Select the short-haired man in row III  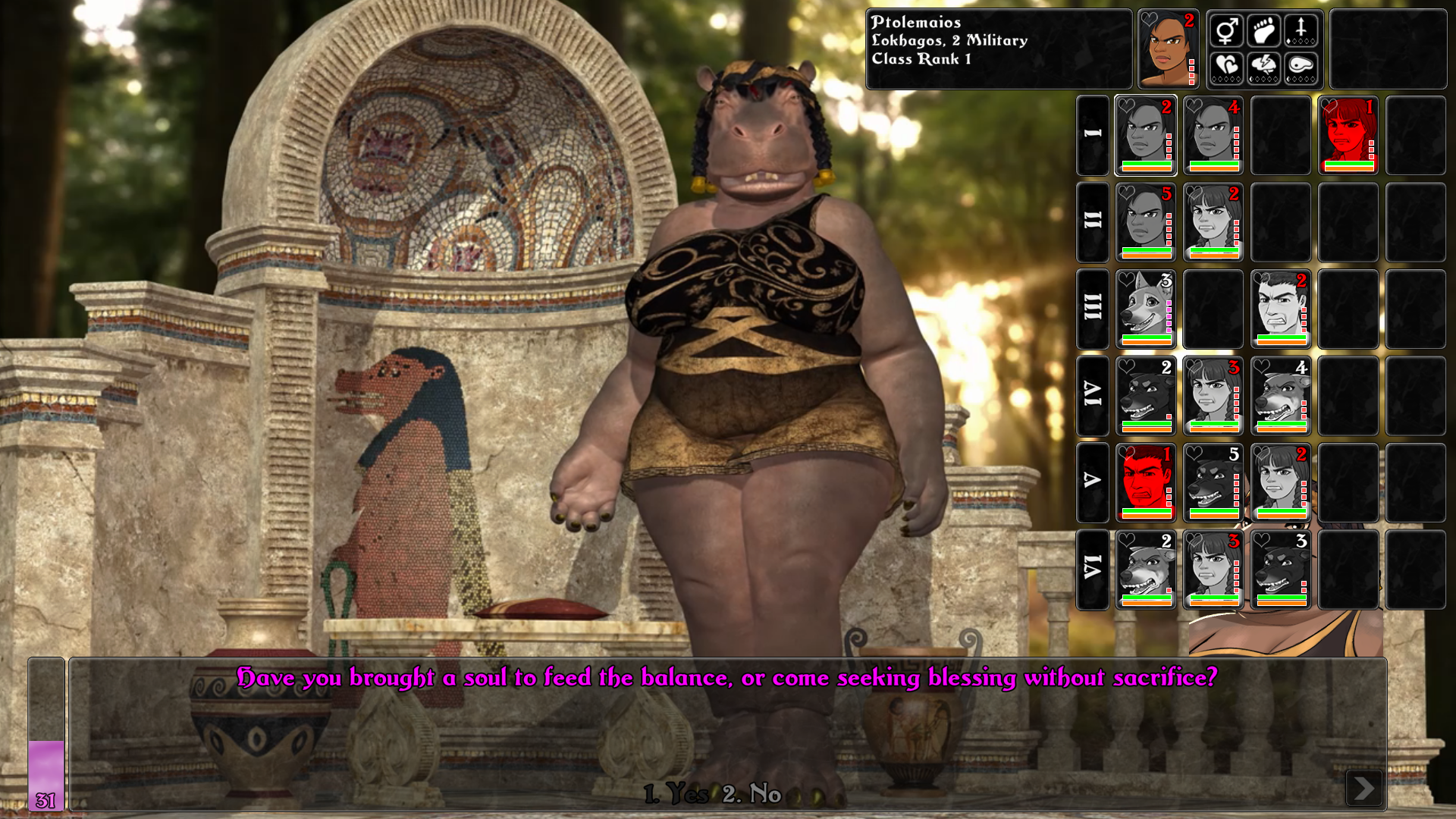tap(1281, 309)
